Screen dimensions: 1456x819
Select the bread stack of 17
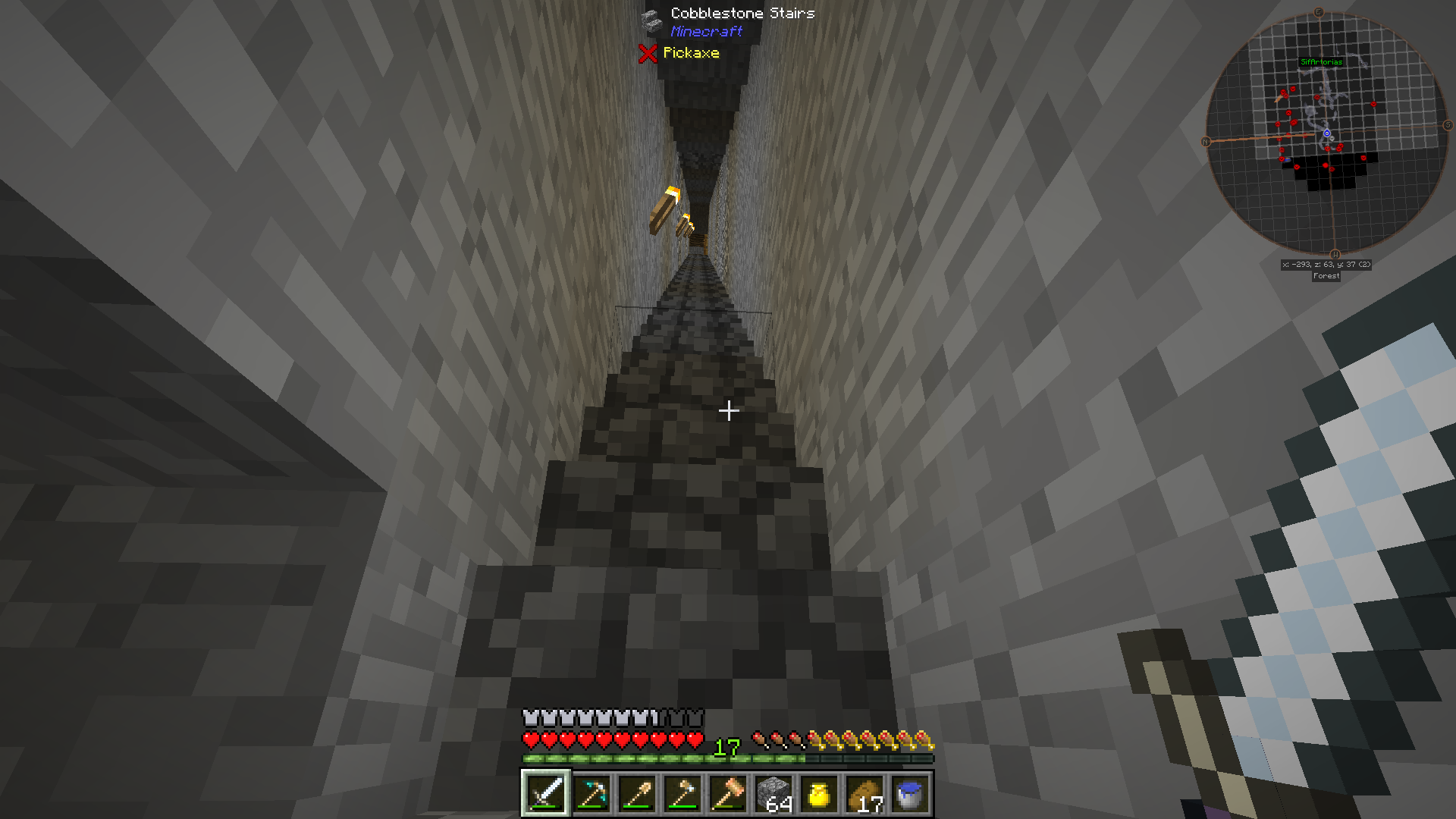[x=864, y=793]
